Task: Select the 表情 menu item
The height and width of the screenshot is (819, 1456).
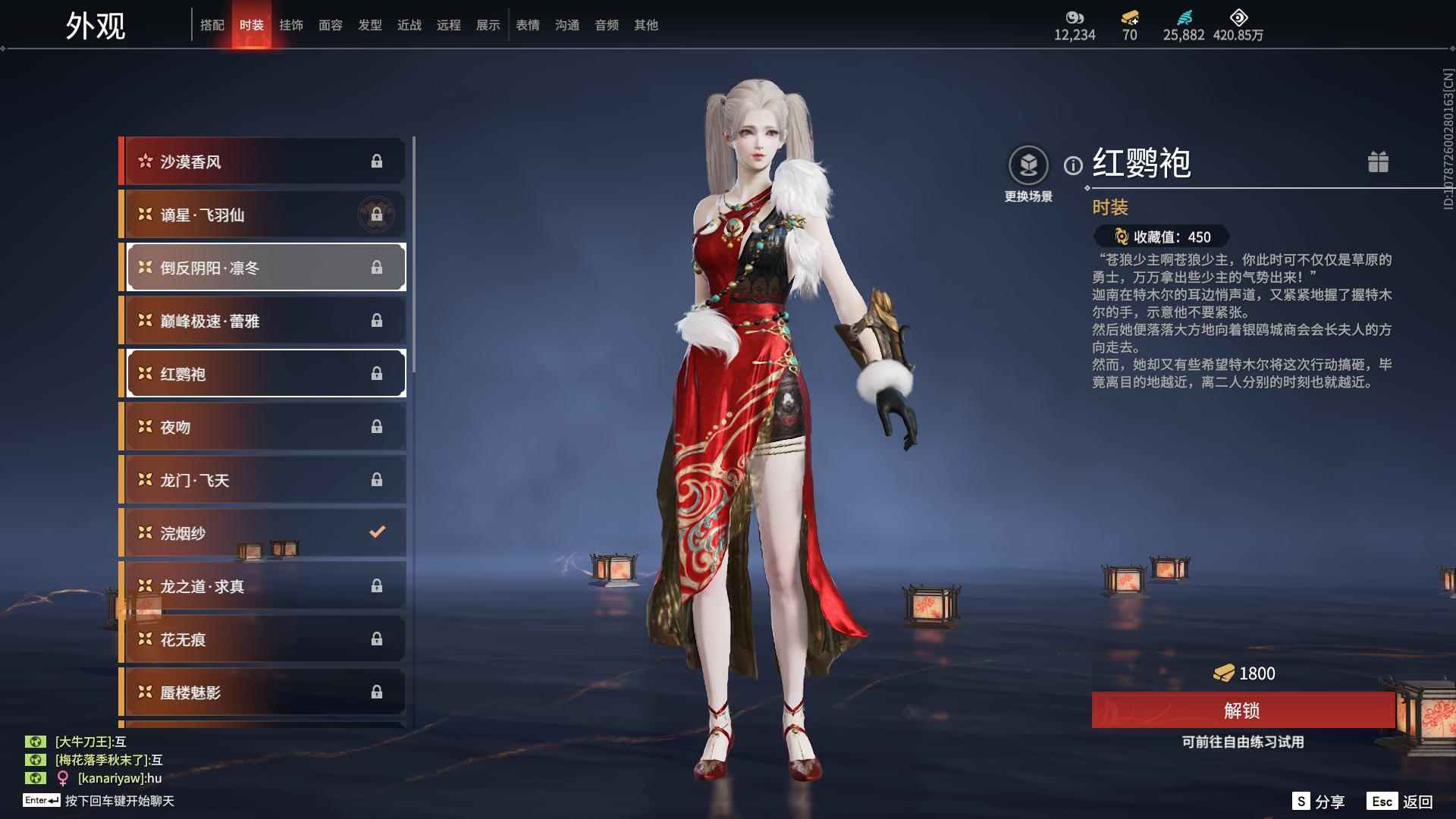Action: [527, 25]
